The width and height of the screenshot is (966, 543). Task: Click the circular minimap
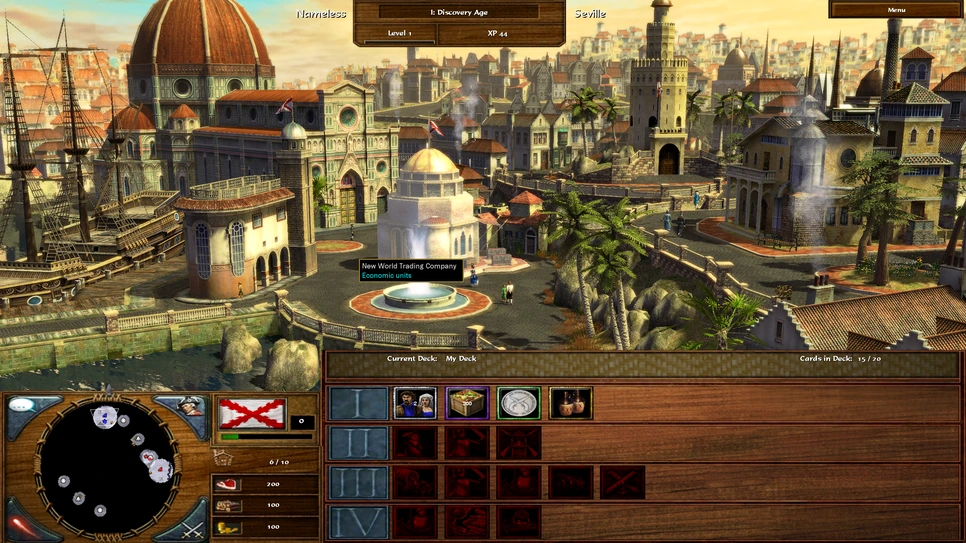(x=107, y=466)
